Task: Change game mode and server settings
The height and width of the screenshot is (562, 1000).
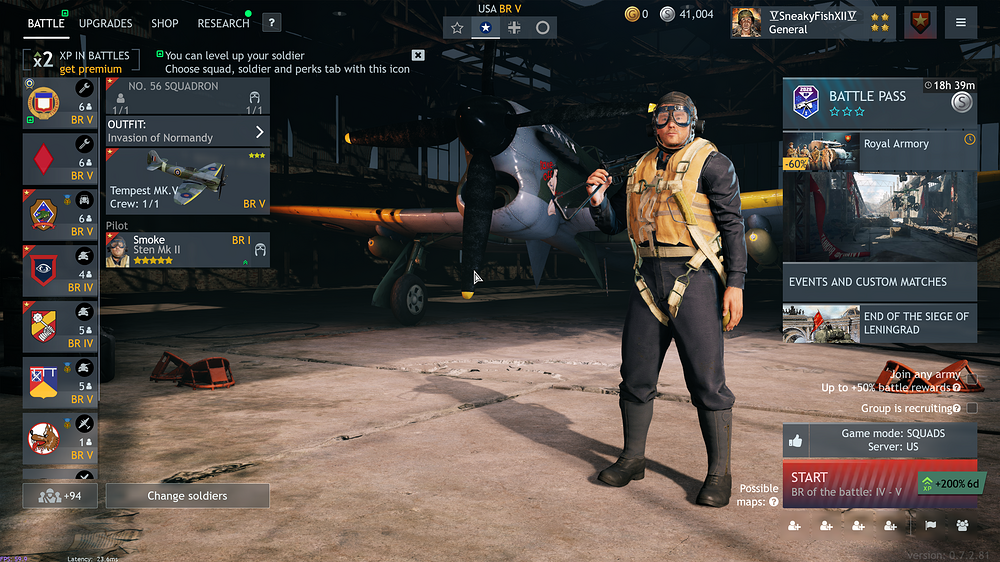Action: coord(879,440)
